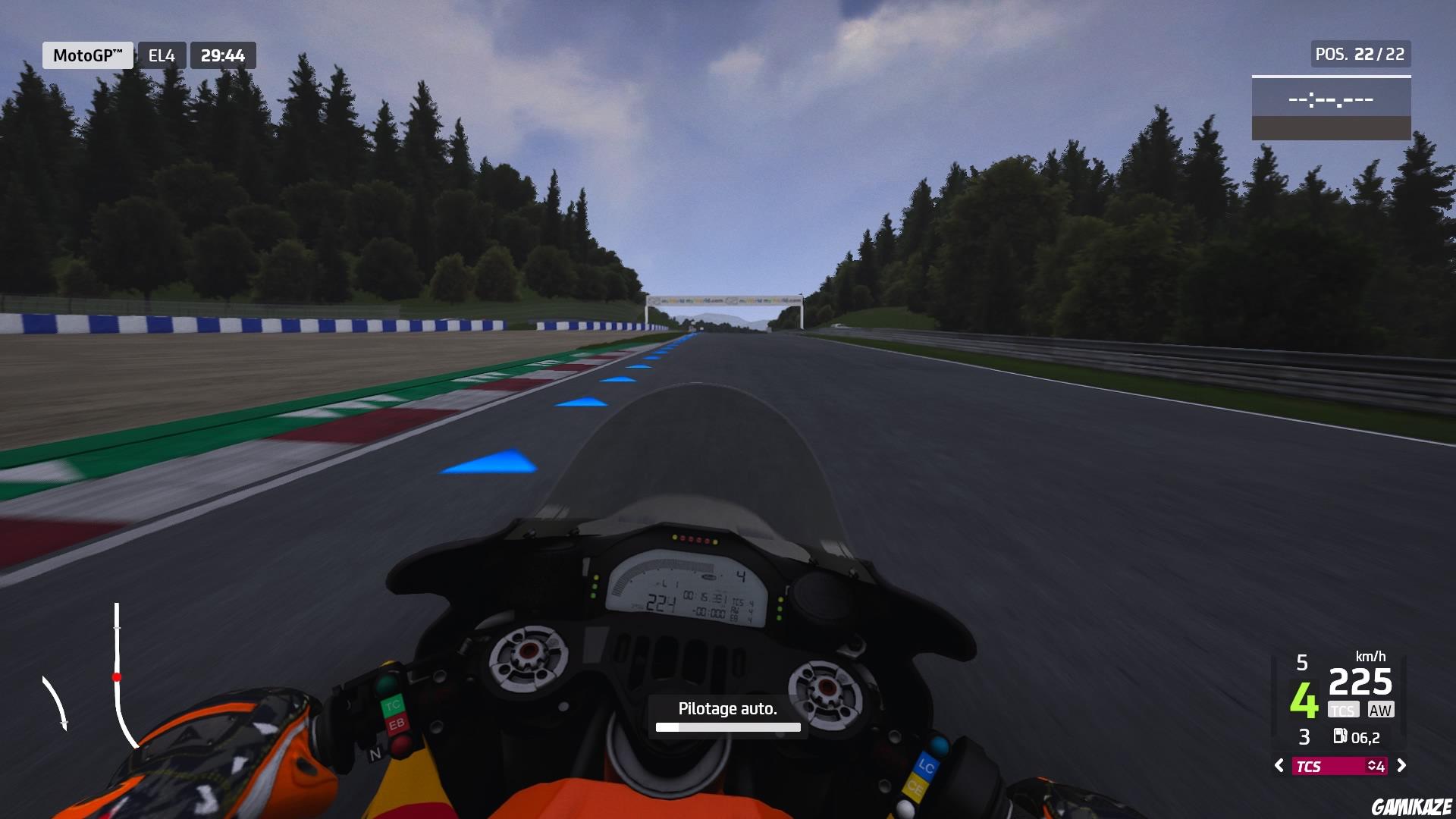1456x819 pixels.
Task: Click the POS. 22/22 header
Action: (x=1359, y=52)
